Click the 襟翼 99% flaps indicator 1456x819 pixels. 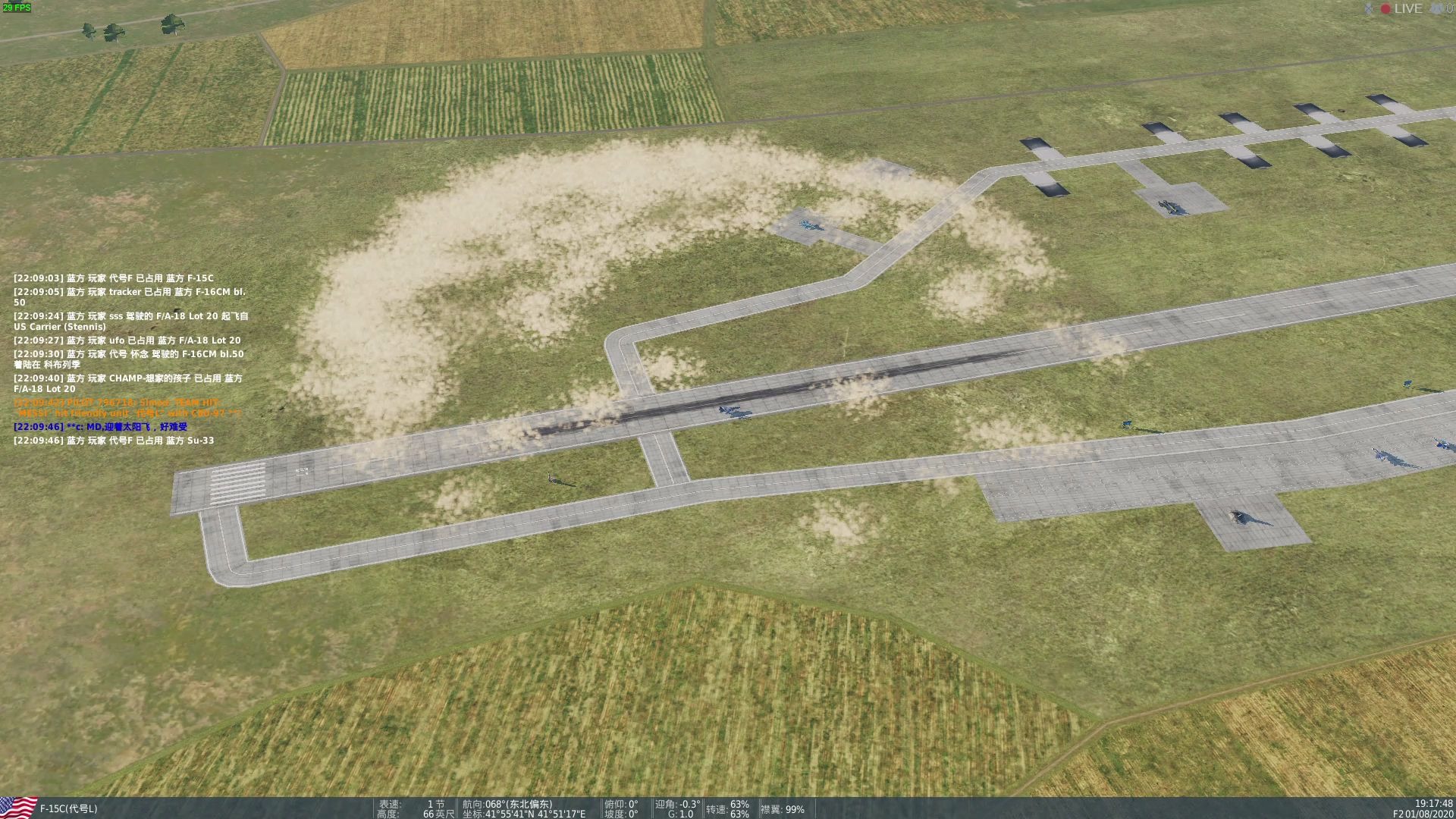point(783,809)
